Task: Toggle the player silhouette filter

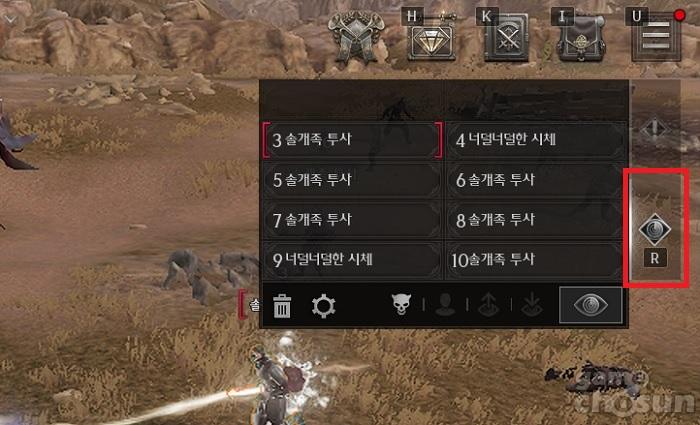Action: point(445,306)
